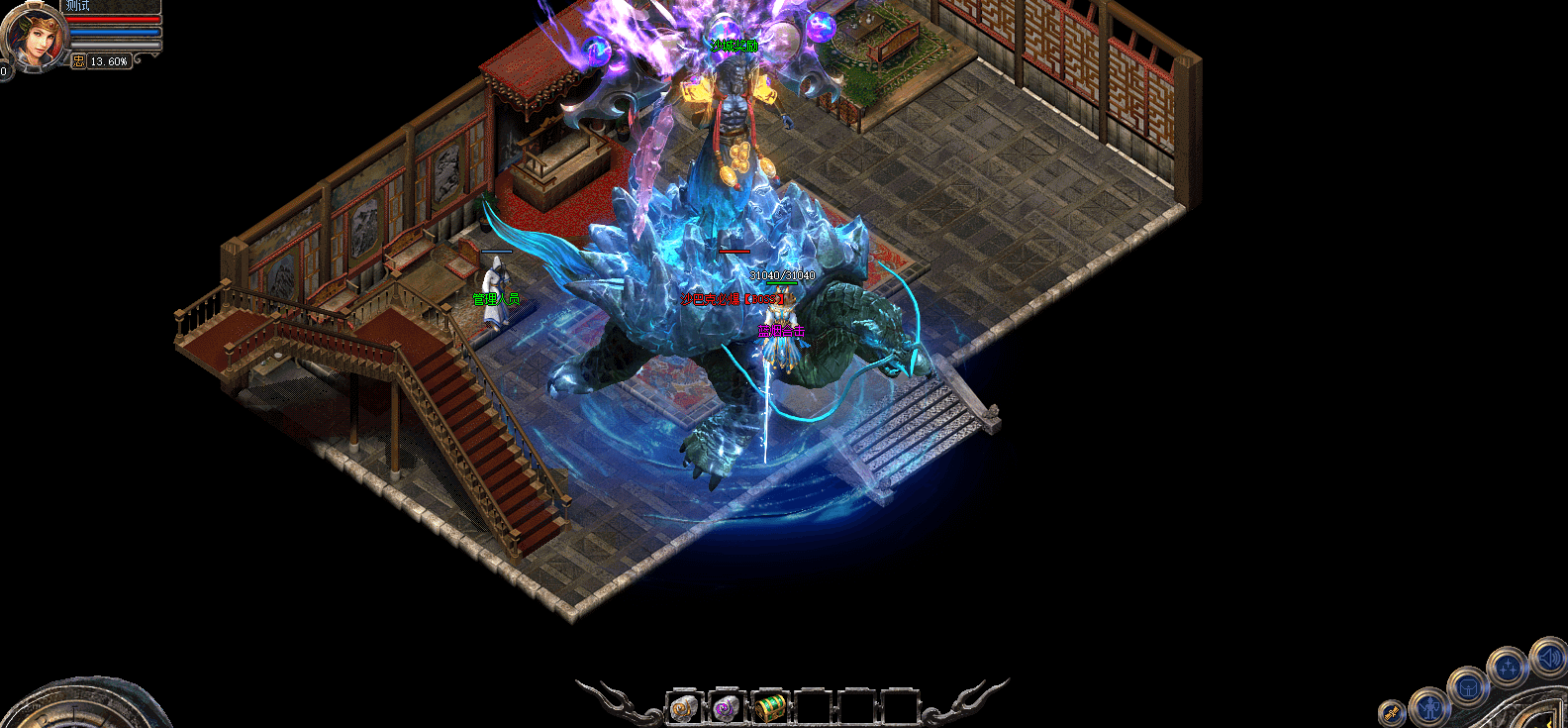Screen dimensions: 1568x728
Task: Toggle the sound speaker button
Action: click(1547, 657)
